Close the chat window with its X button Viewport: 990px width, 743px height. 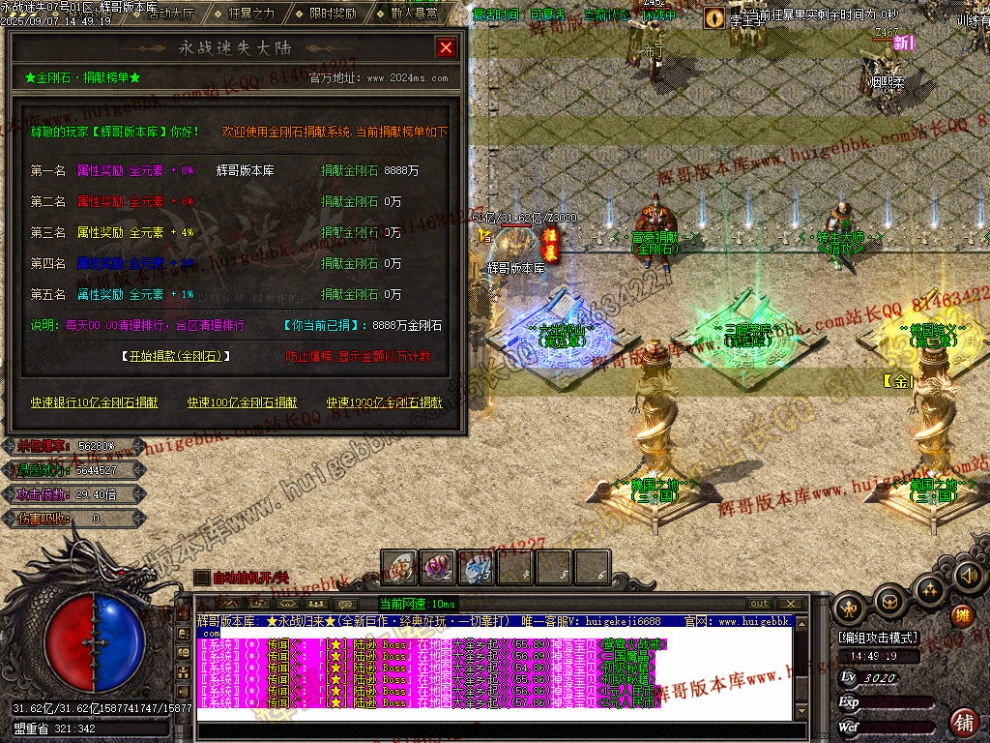coord(791,604)
